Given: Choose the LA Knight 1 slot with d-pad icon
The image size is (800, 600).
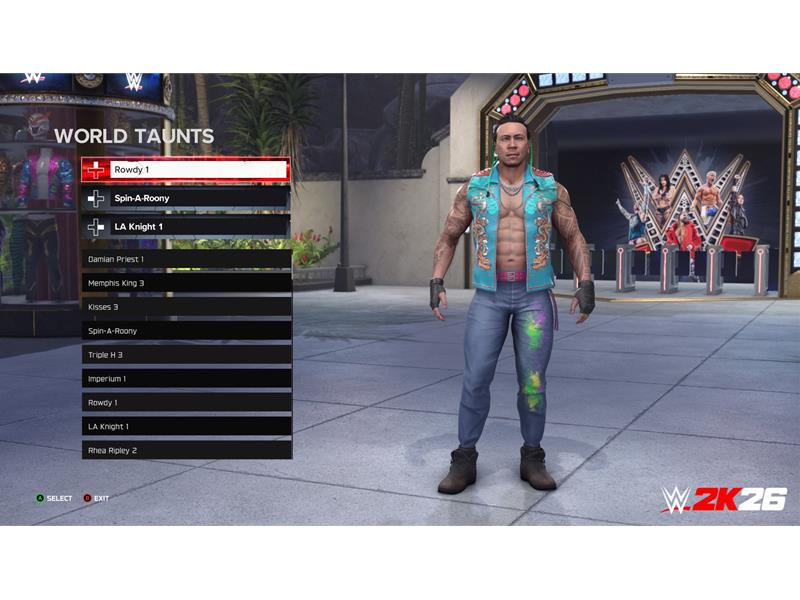Looking at the screenshot, I should point(186,227).
